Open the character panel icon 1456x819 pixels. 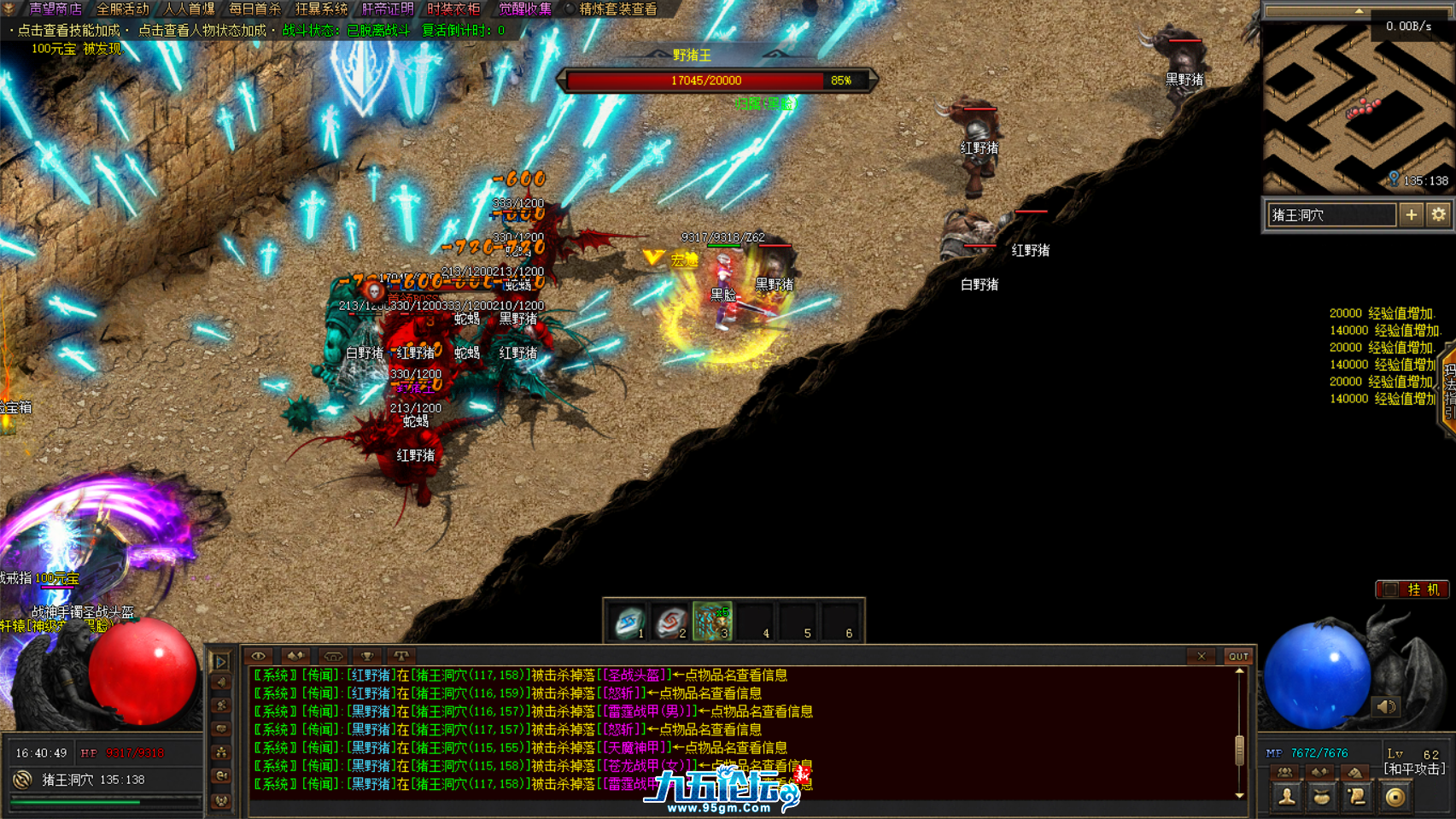pyautogui.click(x=1286, y=797)
